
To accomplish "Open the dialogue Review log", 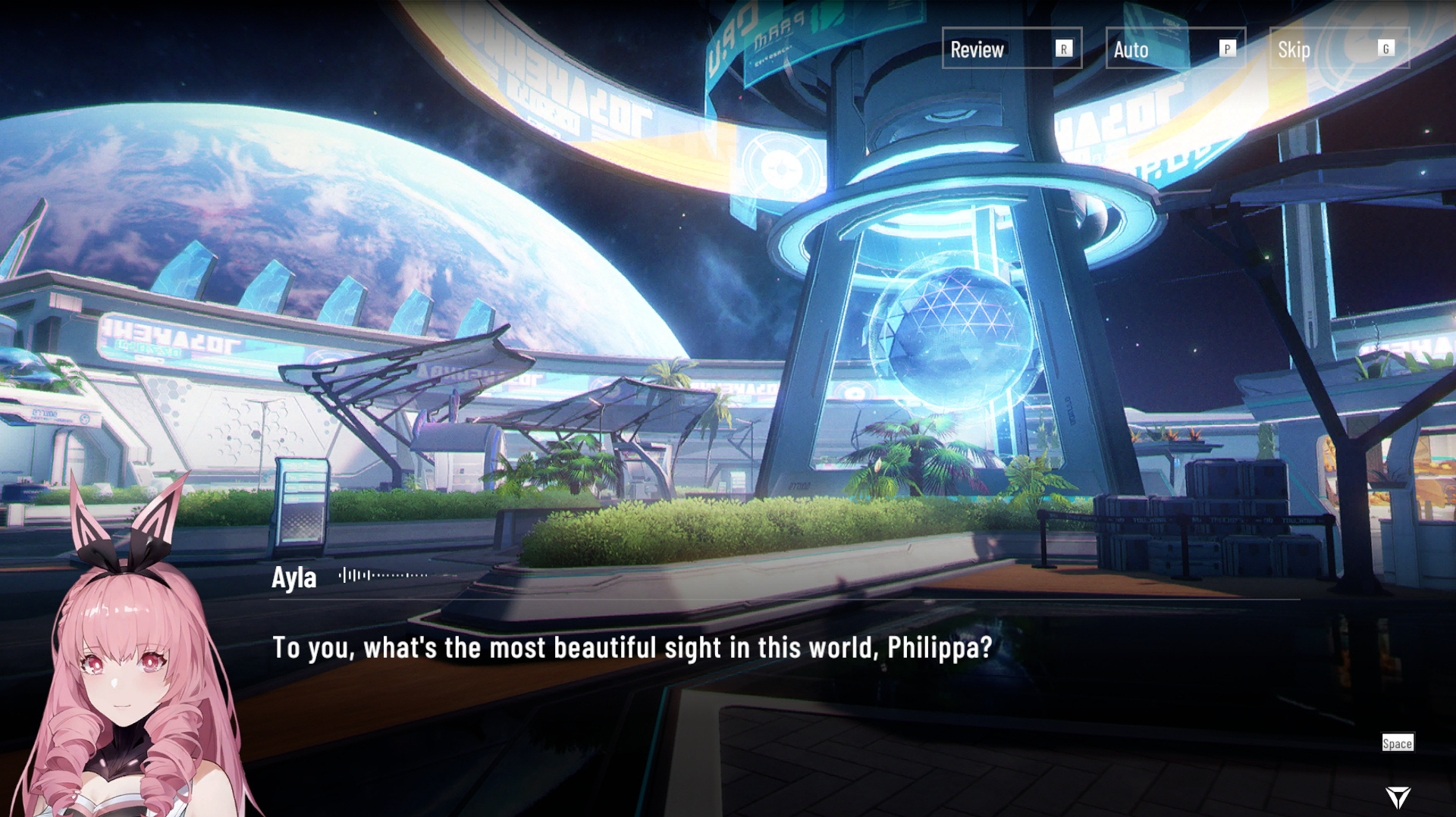I will (x=1011, y=49).
